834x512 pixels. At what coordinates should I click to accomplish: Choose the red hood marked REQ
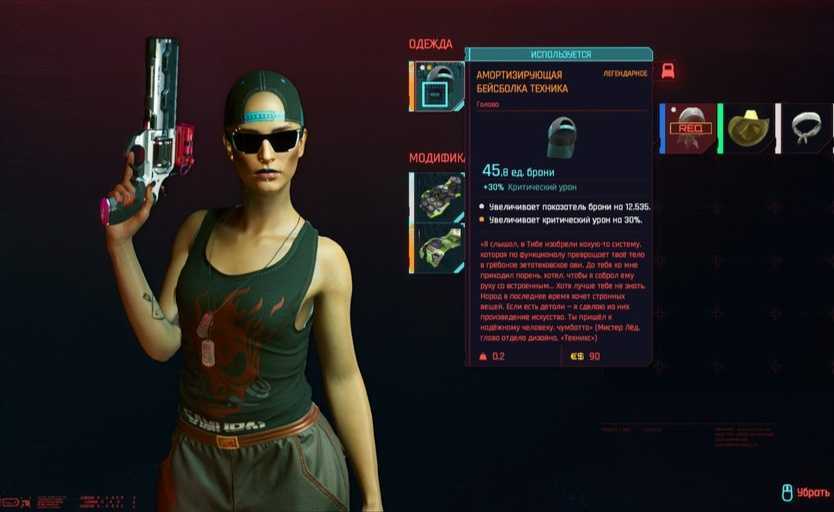coord(690,128)
